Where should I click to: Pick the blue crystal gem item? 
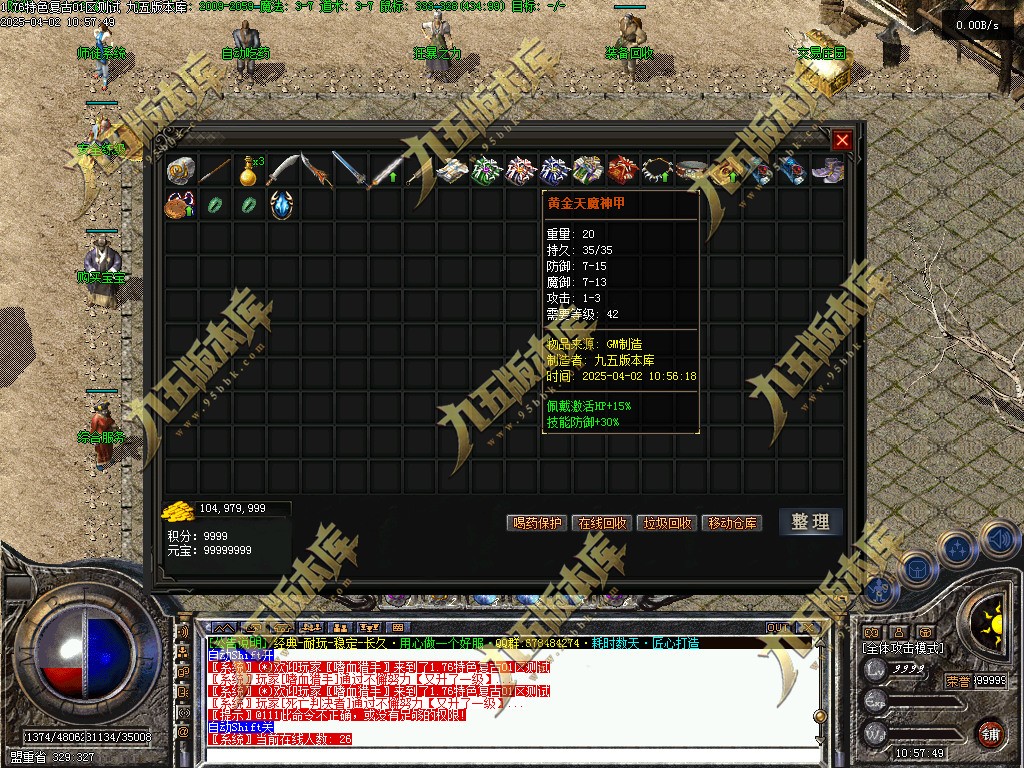(282, 205)
